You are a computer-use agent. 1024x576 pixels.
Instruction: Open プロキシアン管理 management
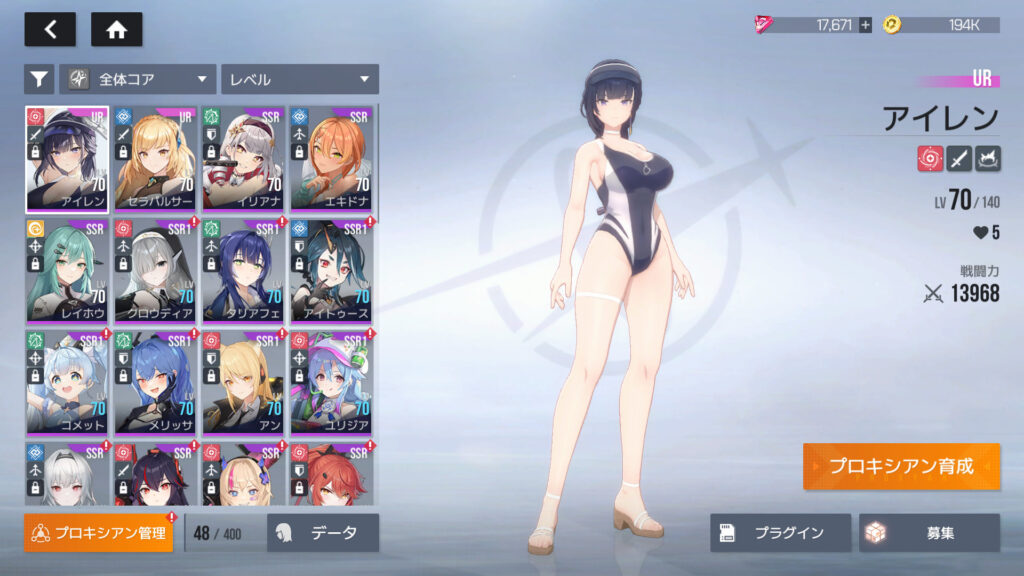[x=98, y=533]
